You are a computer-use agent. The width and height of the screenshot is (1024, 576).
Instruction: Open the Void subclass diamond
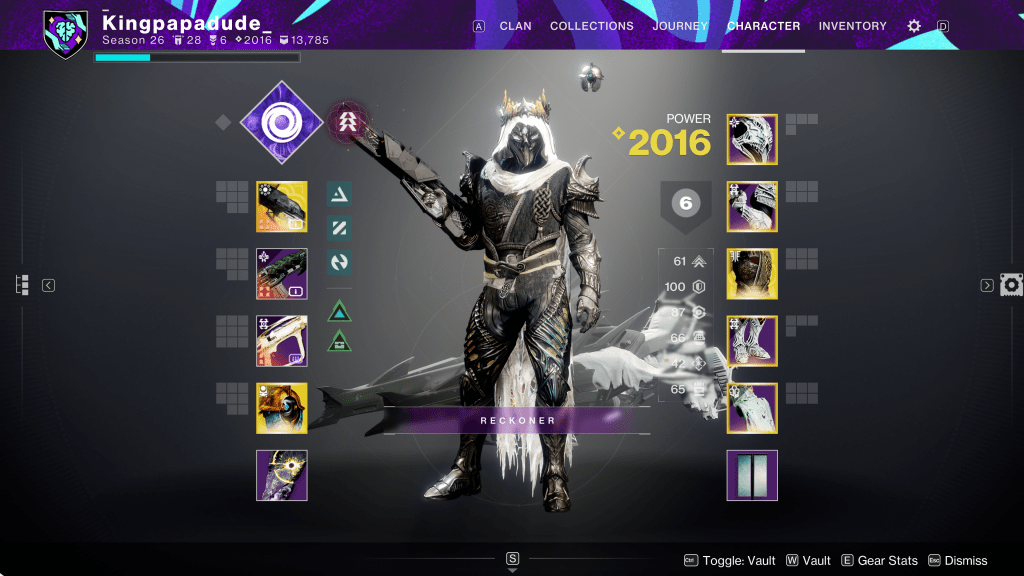(x=282, y=122)
